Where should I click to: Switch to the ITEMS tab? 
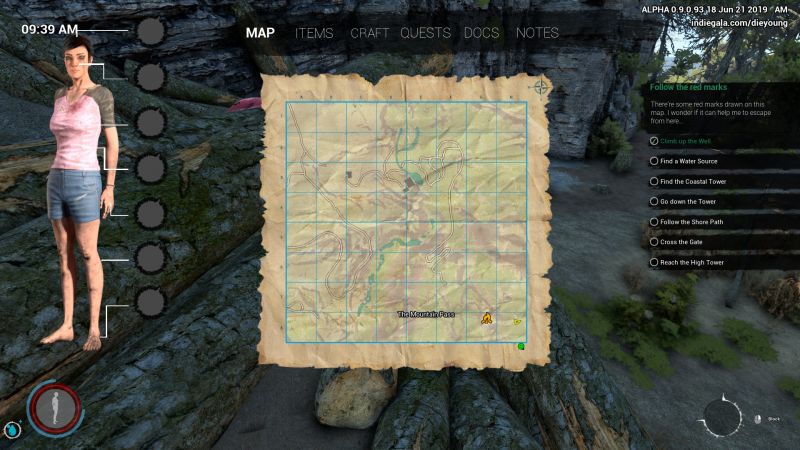314,33
